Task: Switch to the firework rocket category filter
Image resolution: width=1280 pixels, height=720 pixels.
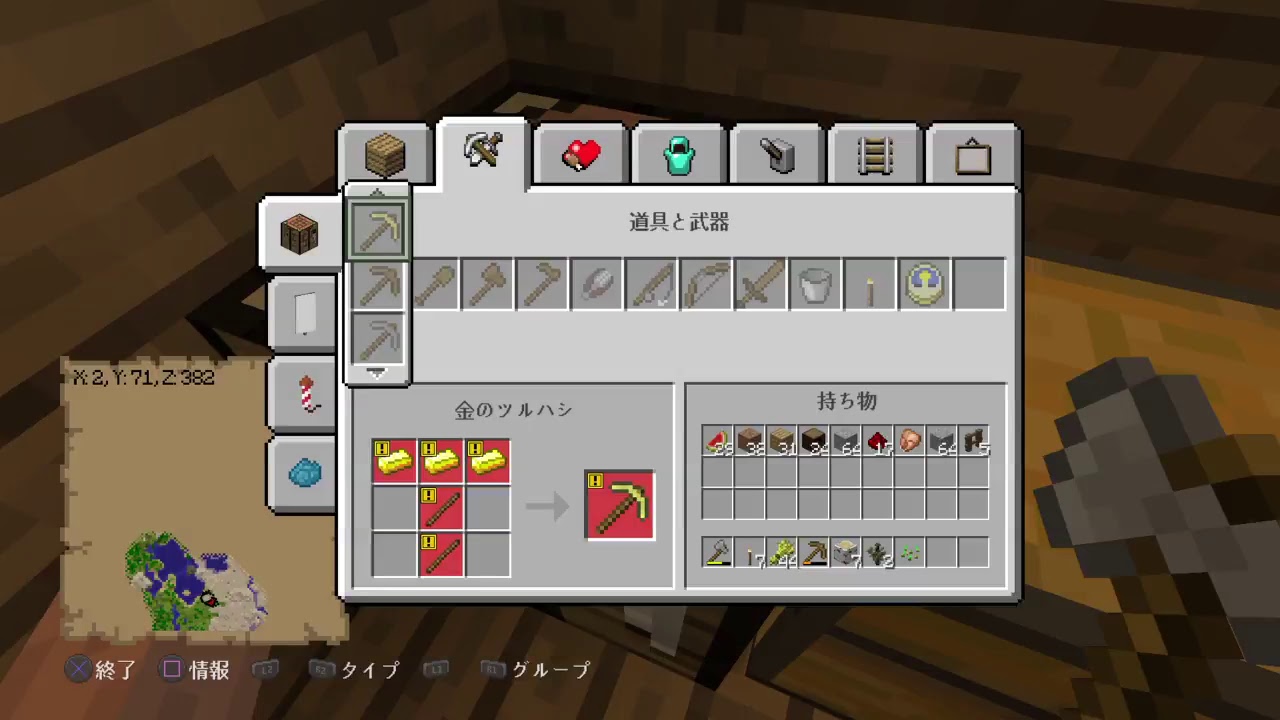Action: (x=304, y=391)
